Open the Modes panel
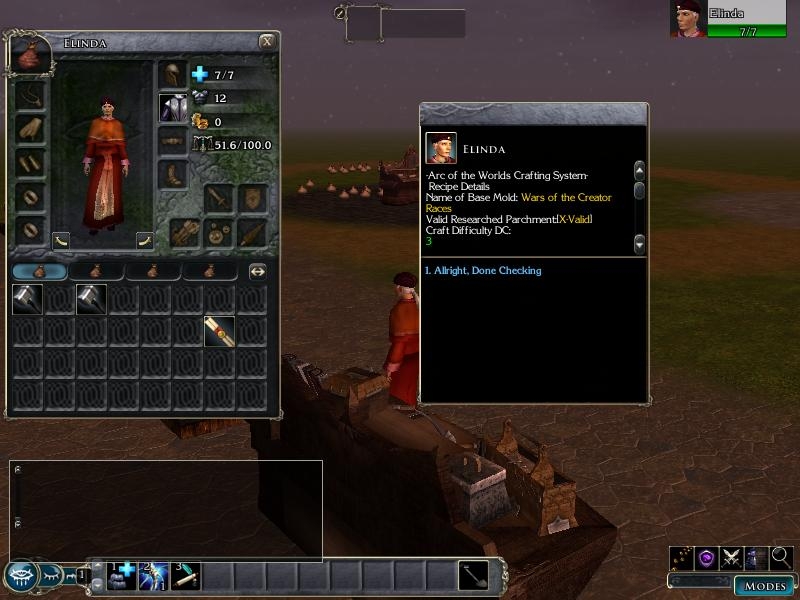 coord(765,585)
